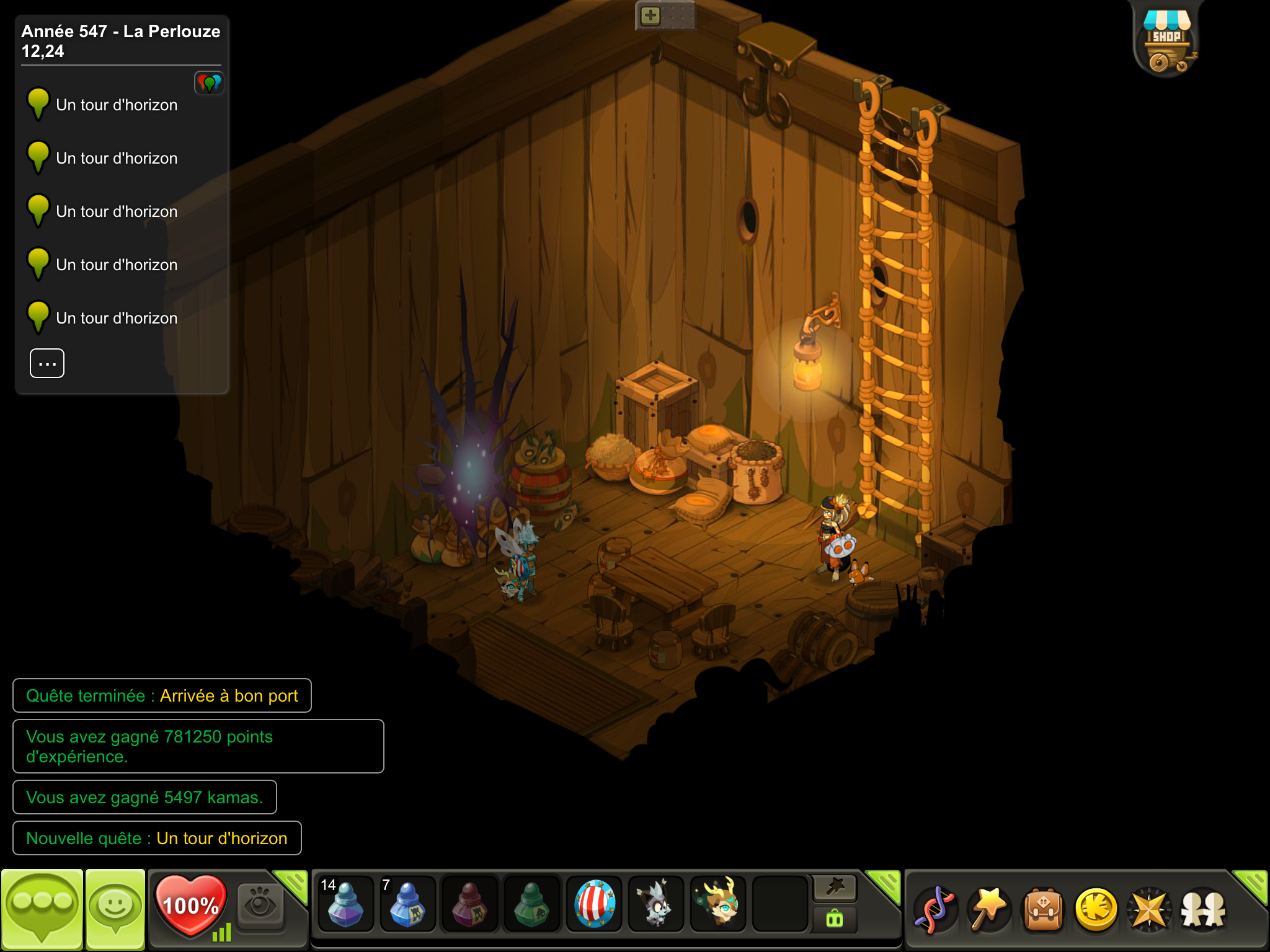Open the star wand spells menu
Image resolution: width=1270 pixels, height=952 pixels.
point(989,910)
